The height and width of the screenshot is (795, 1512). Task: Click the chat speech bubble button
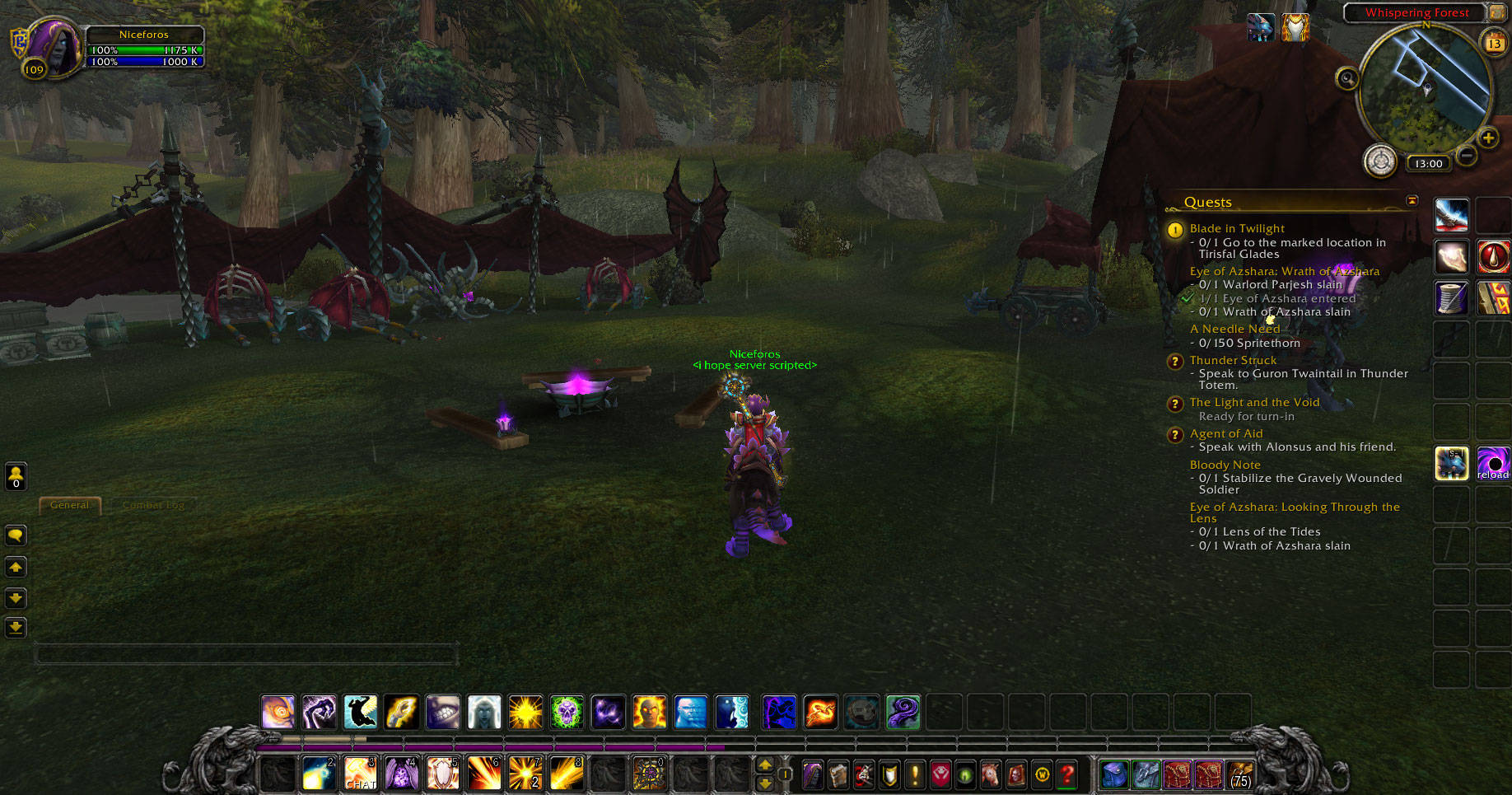(16, 535)
